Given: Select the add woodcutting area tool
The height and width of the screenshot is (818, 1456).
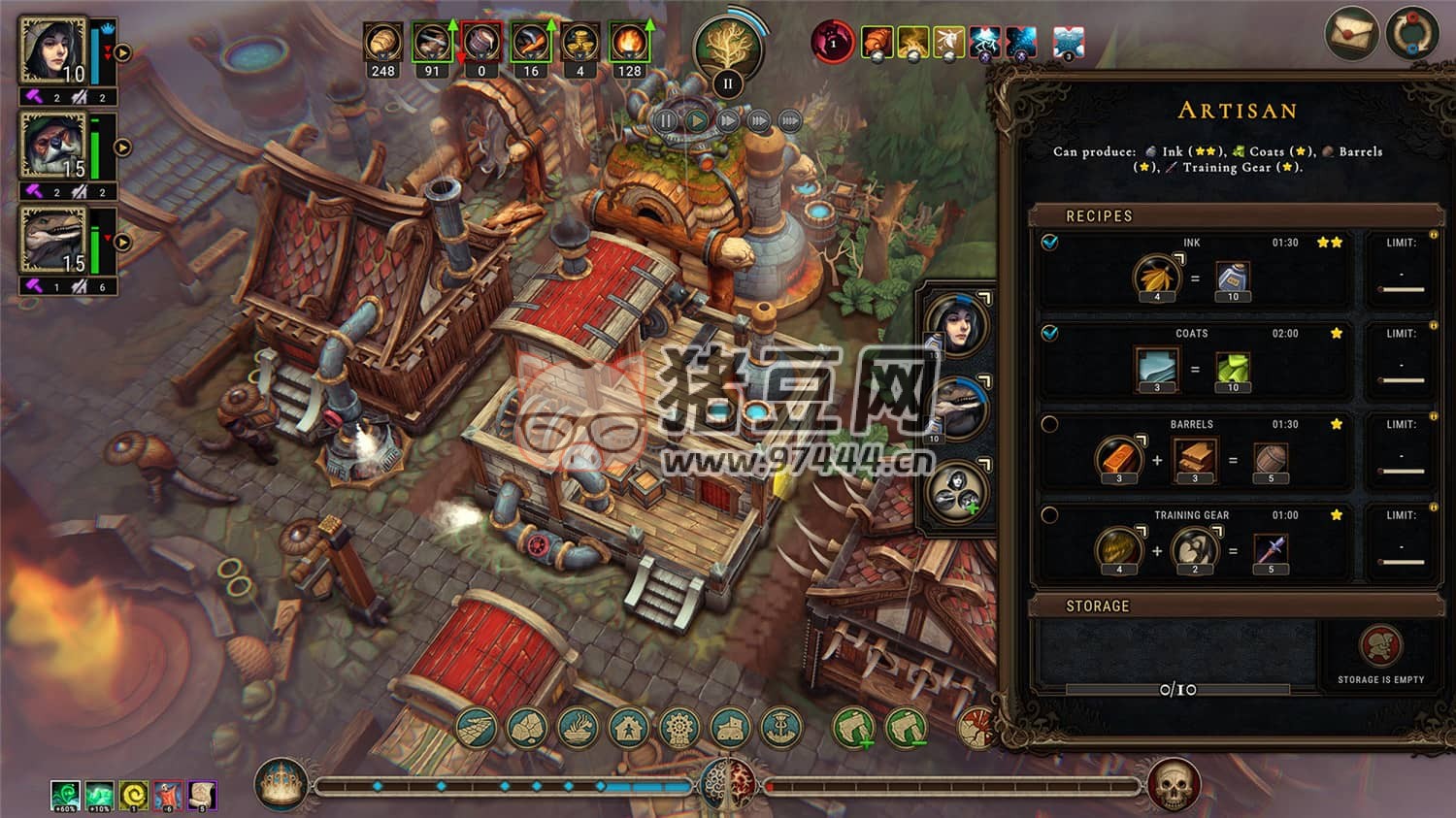Looking at the screenshot, I should (x=854, y=728).
